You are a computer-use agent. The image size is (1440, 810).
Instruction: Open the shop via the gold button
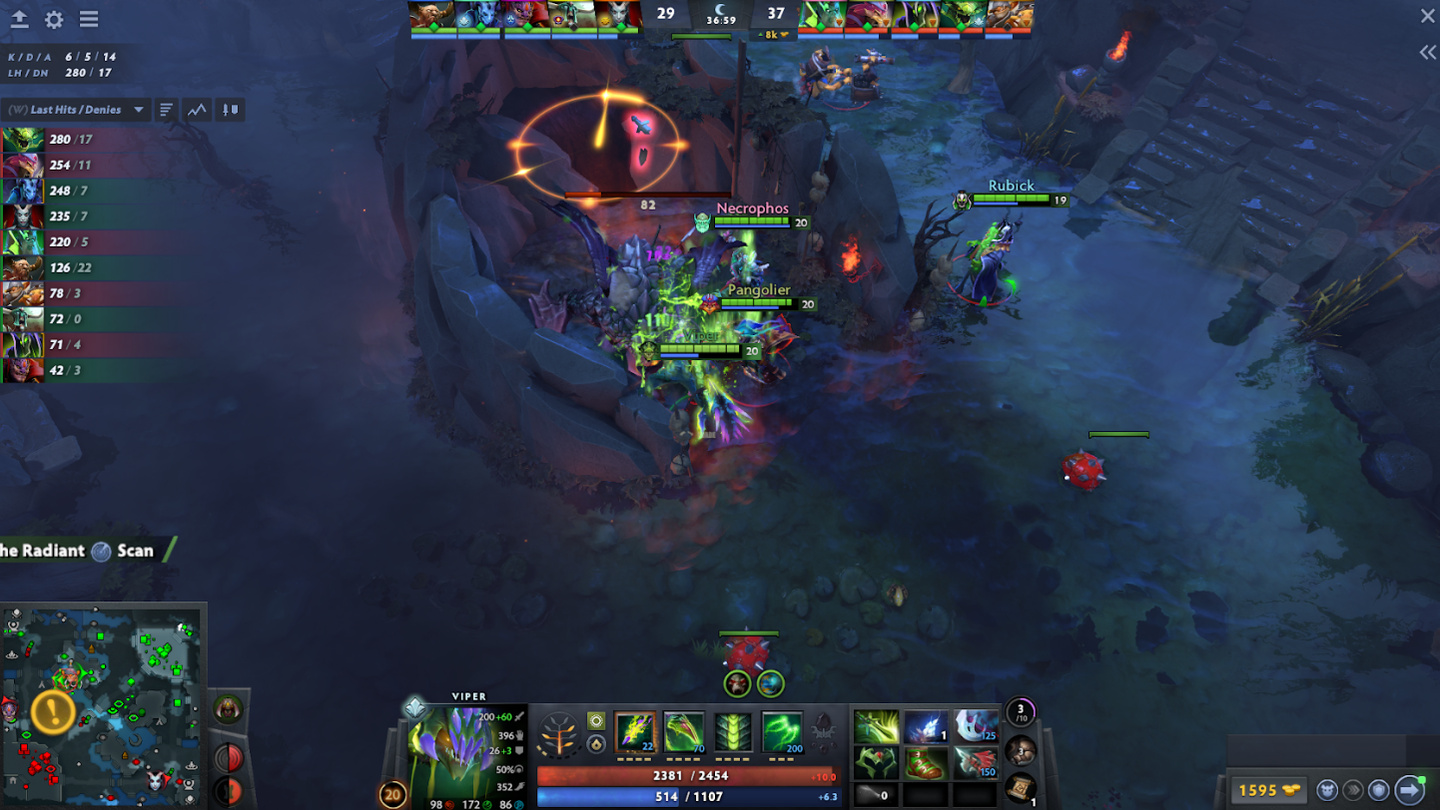point(1269,790)
